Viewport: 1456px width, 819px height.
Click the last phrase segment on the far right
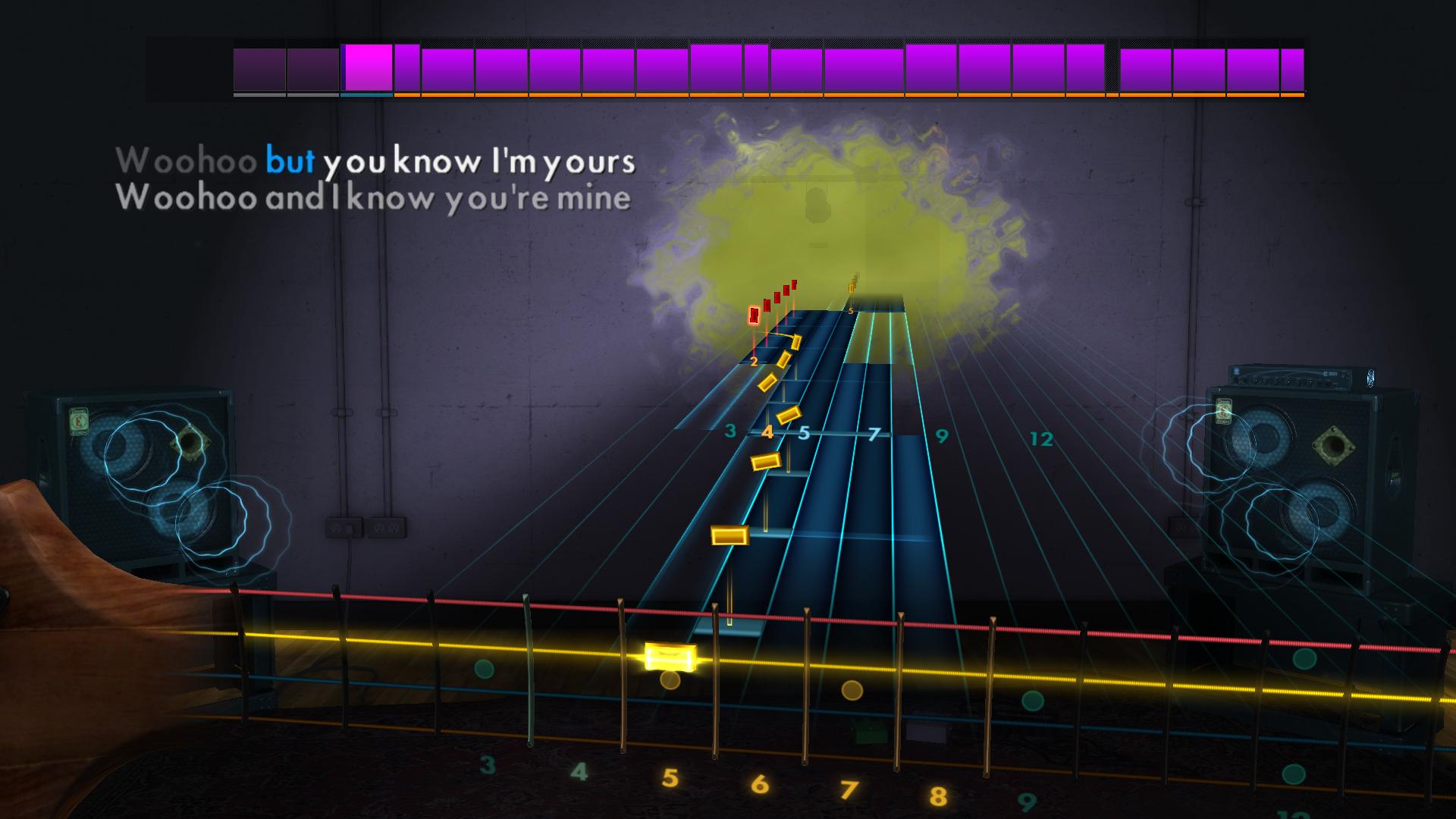click(x=1291, y=68)
